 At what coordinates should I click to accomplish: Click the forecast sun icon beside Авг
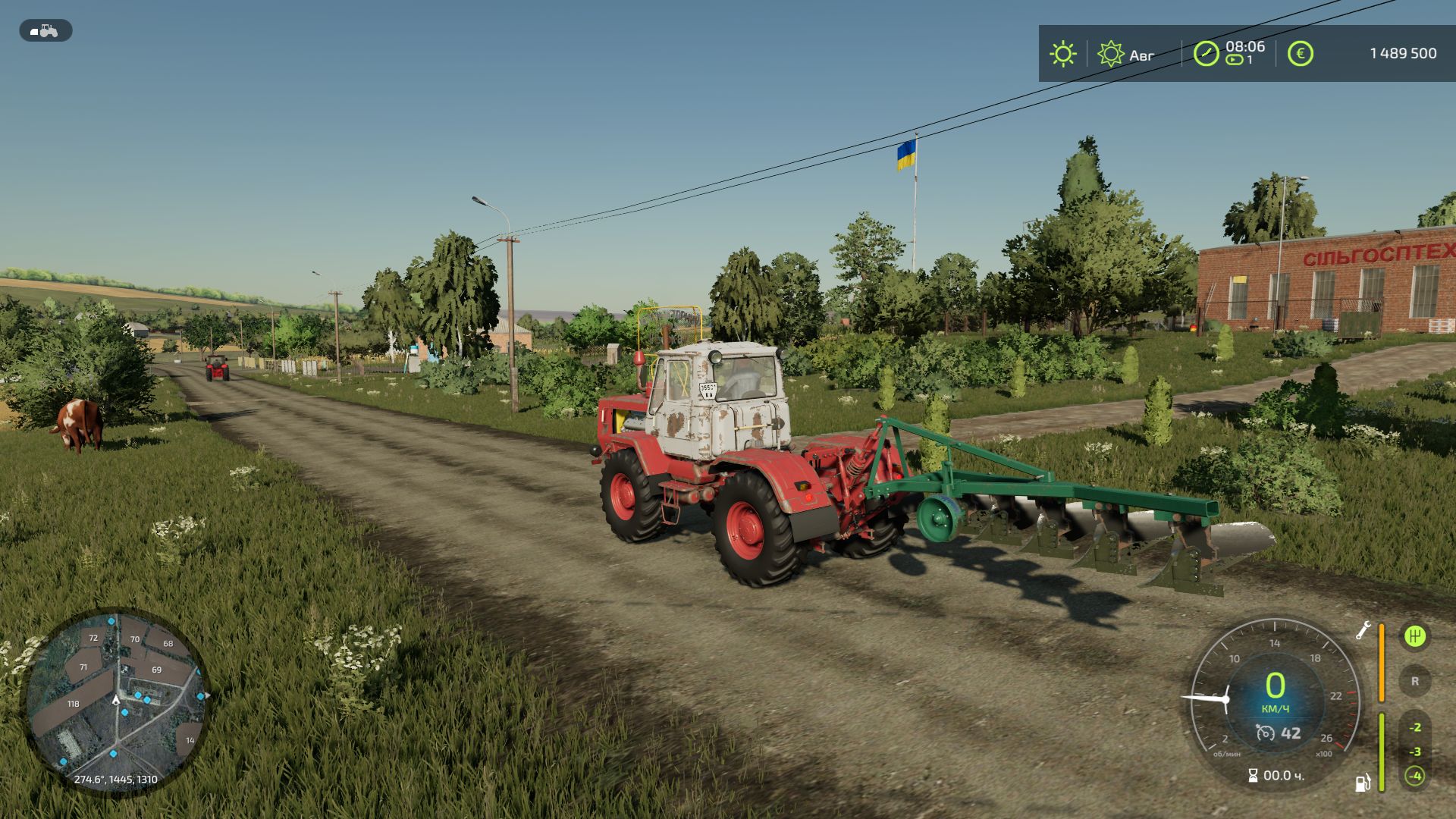pyautogui.click(x=1110, y=54)
